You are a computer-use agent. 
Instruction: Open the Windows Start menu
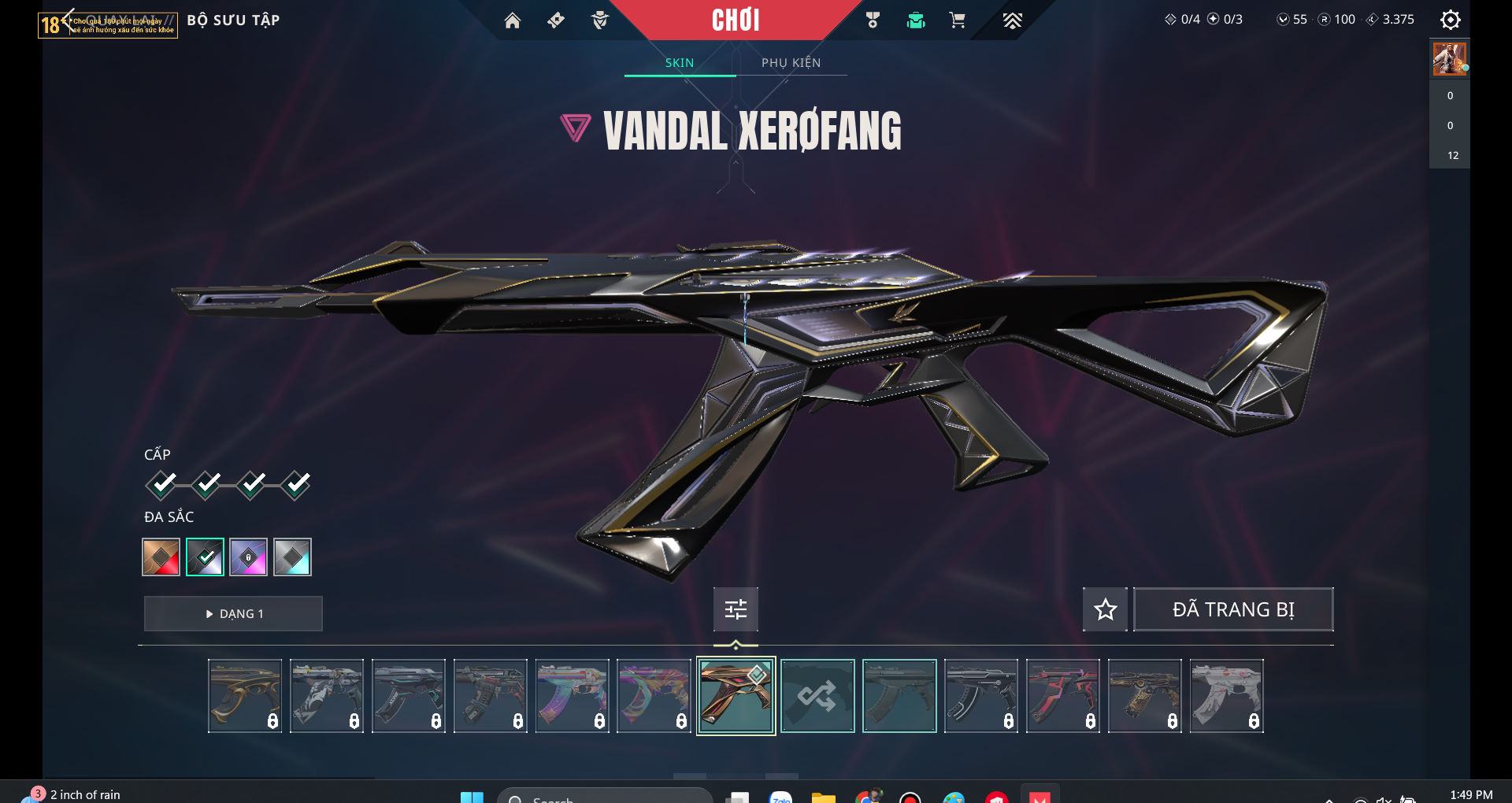click(x=472, y=797)
